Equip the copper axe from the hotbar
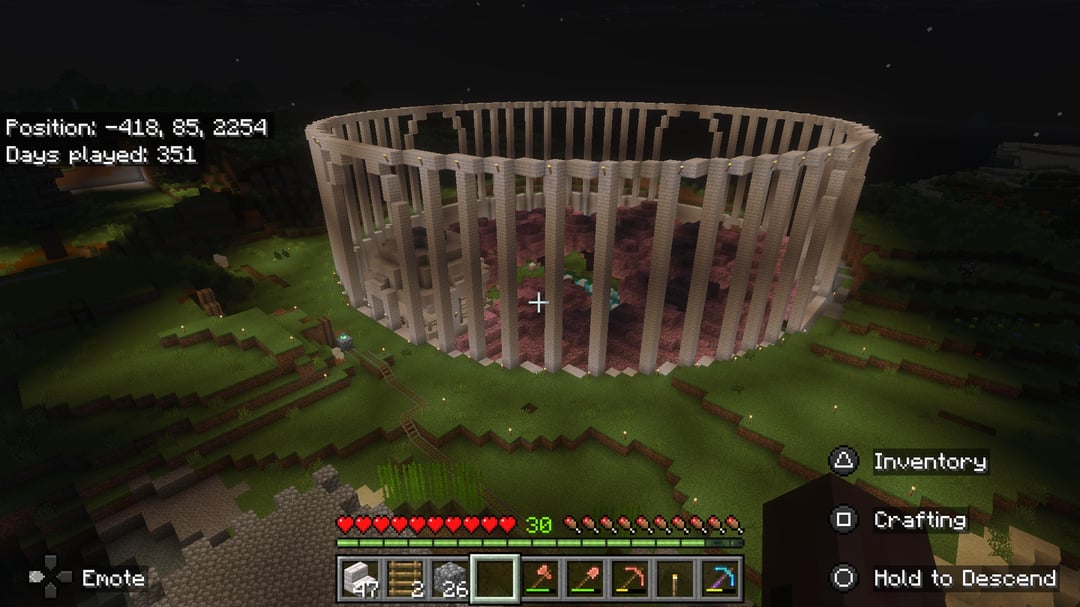This screenshot has height=607, width=1080. click(540, 579)
